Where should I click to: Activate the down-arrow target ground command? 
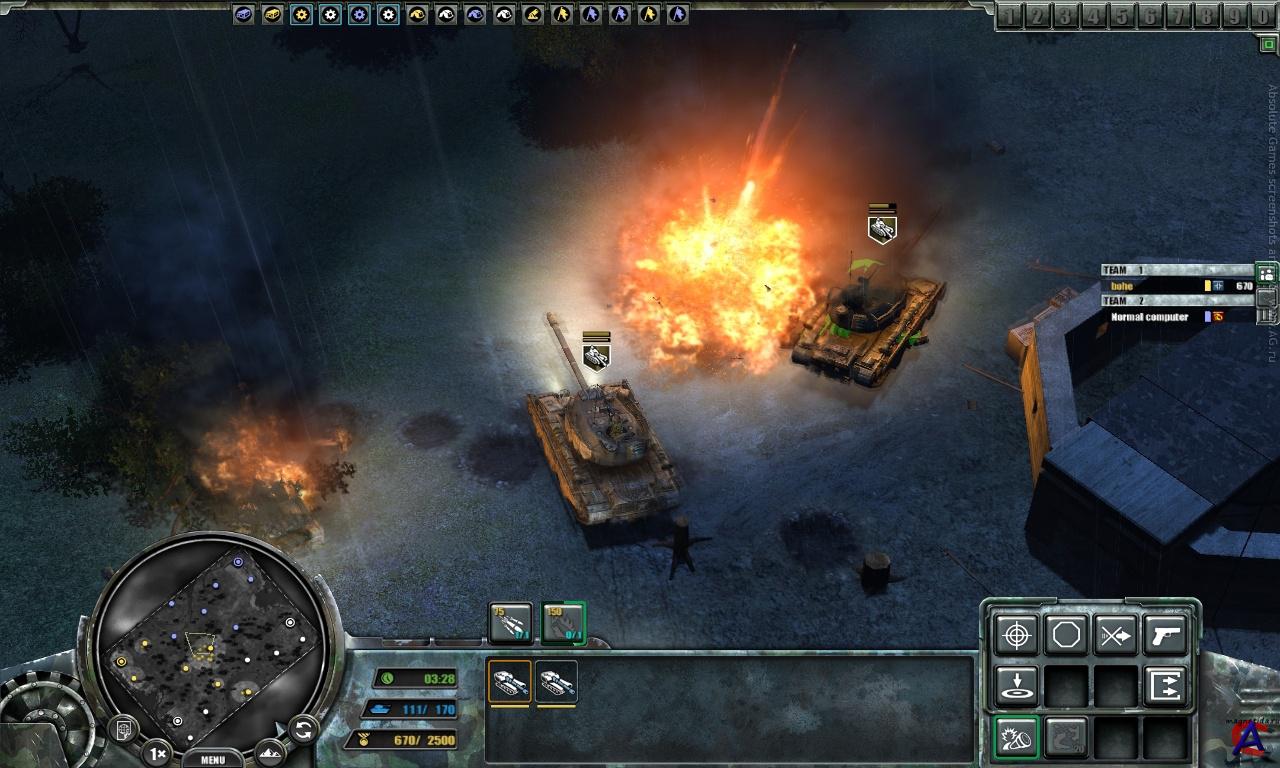[x=1017, y=686]
